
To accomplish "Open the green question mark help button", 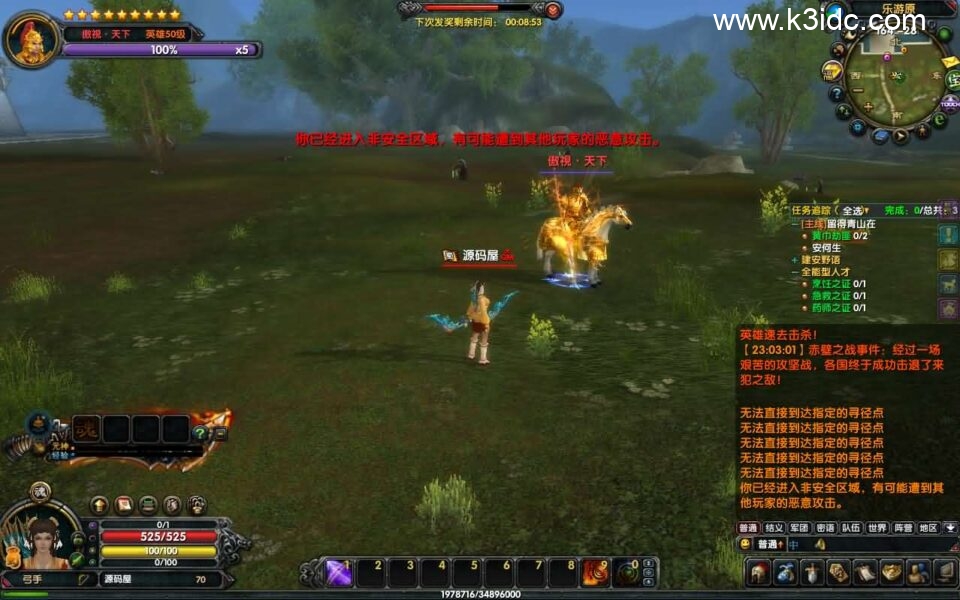I will coord(200,433).
